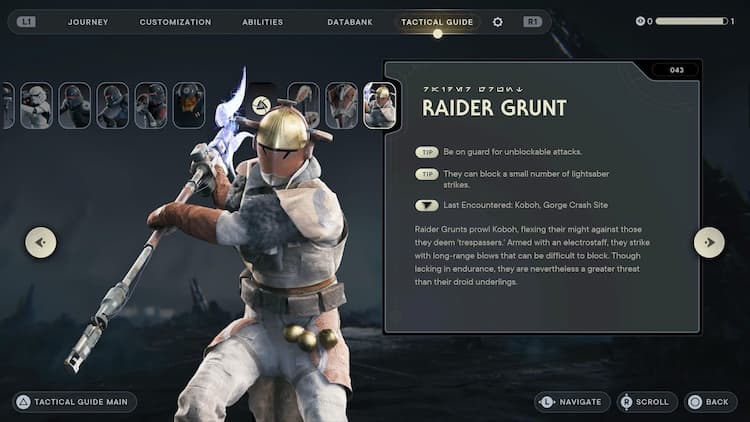Click the Back button
Screen dimensions: 750x422
coord(708,402)
